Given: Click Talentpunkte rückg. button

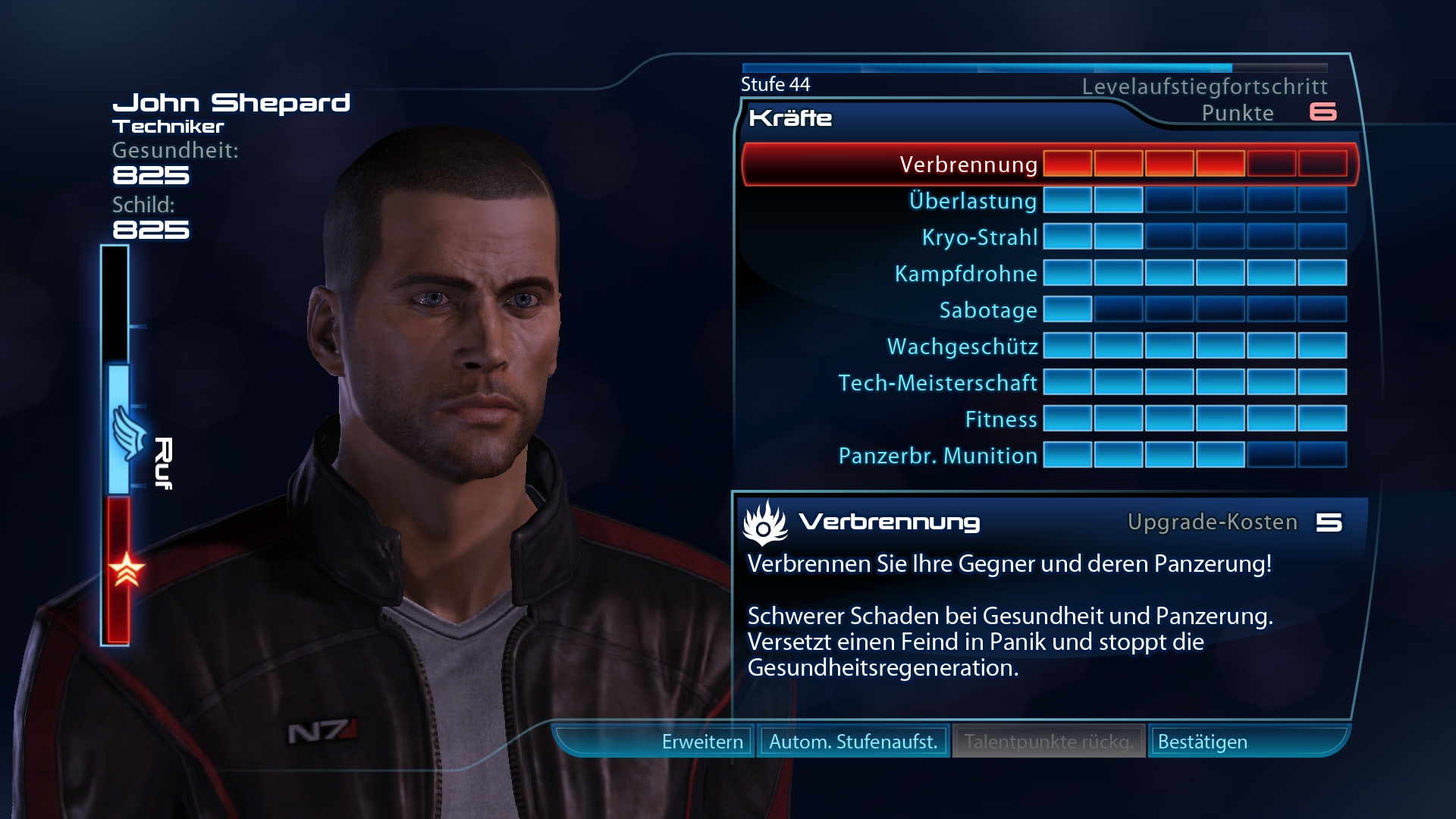Looking at the screenshot, I should click(1049, 742).
